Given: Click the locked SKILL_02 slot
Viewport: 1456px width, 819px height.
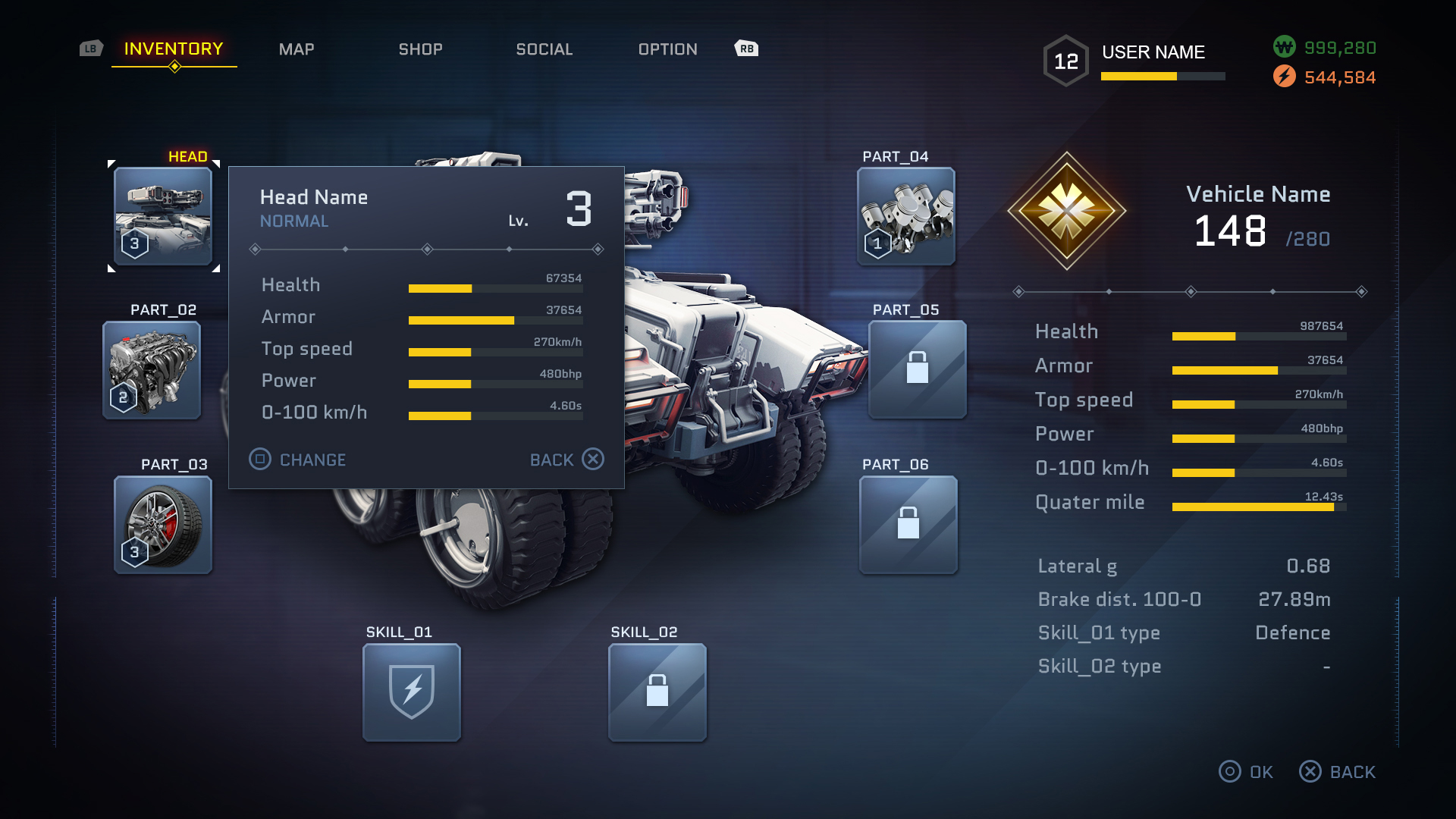Looking at the screenshot, I should [x=657, y=692].
